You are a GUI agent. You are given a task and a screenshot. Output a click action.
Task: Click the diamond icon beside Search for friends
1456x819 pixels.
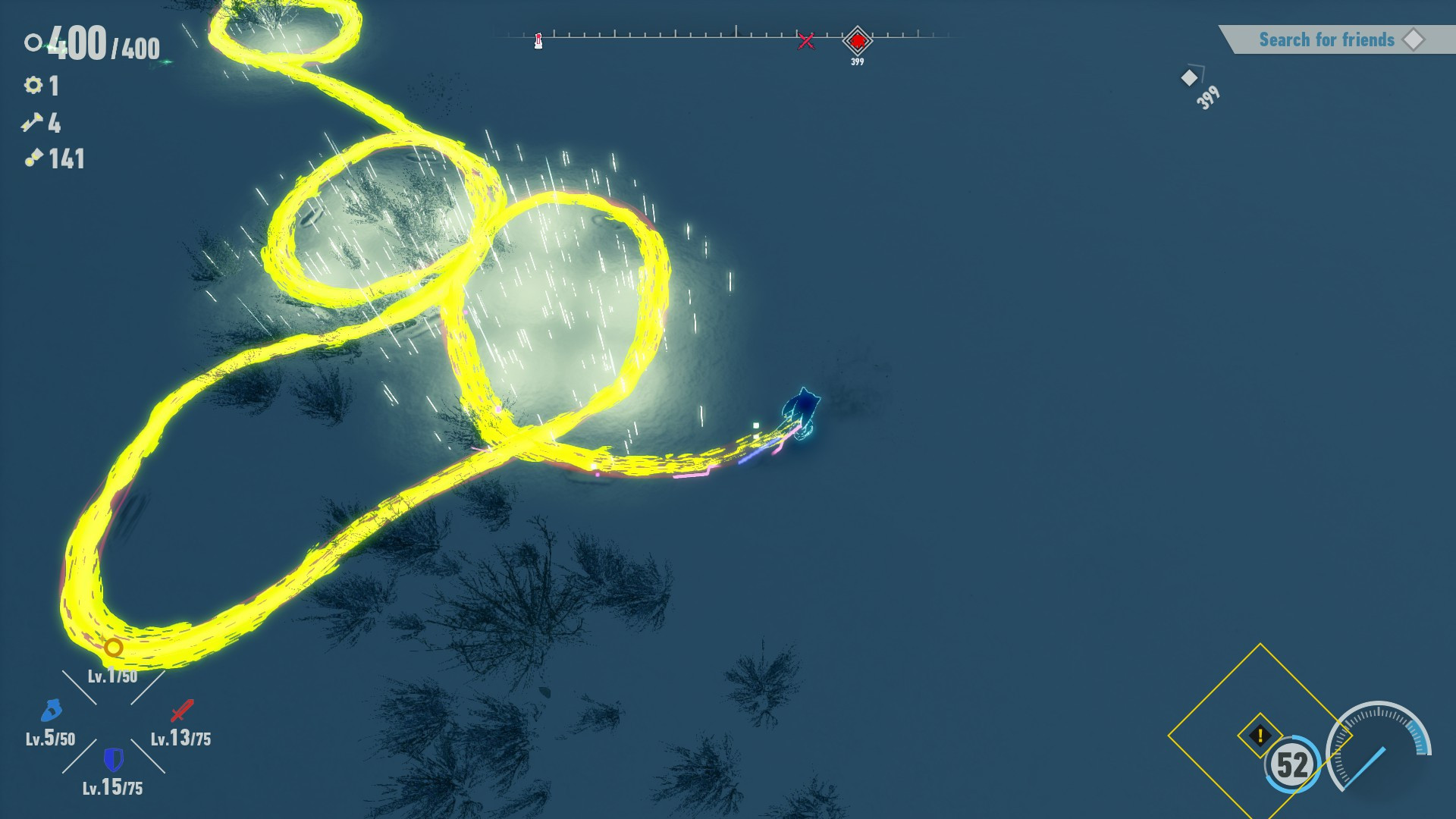click(1415, 39)
